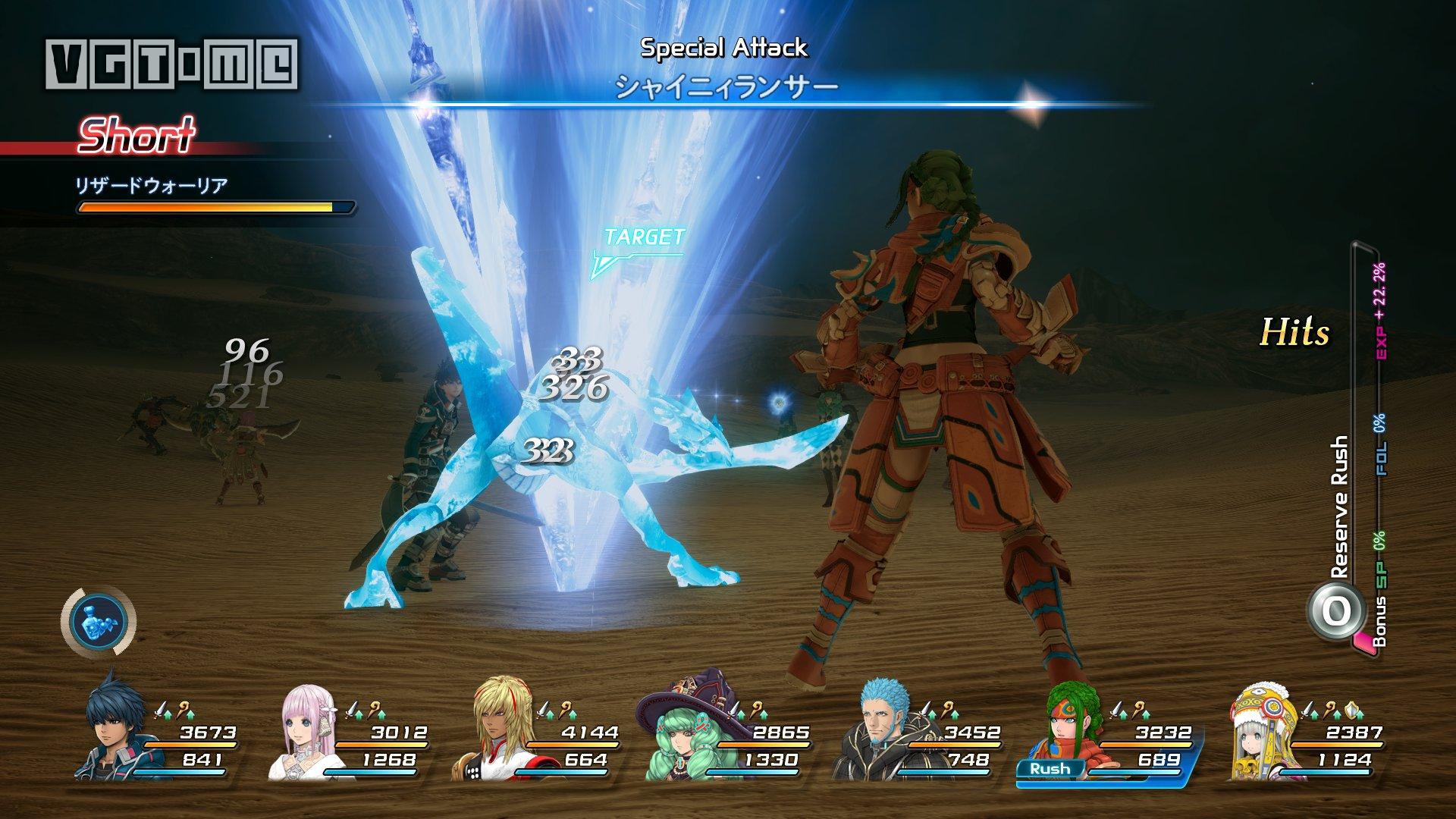Viewport: 1456px width, 819px height.
Task: Choose the white-haired girl with headdress portrait
Action: click(x=1263, y=728)
